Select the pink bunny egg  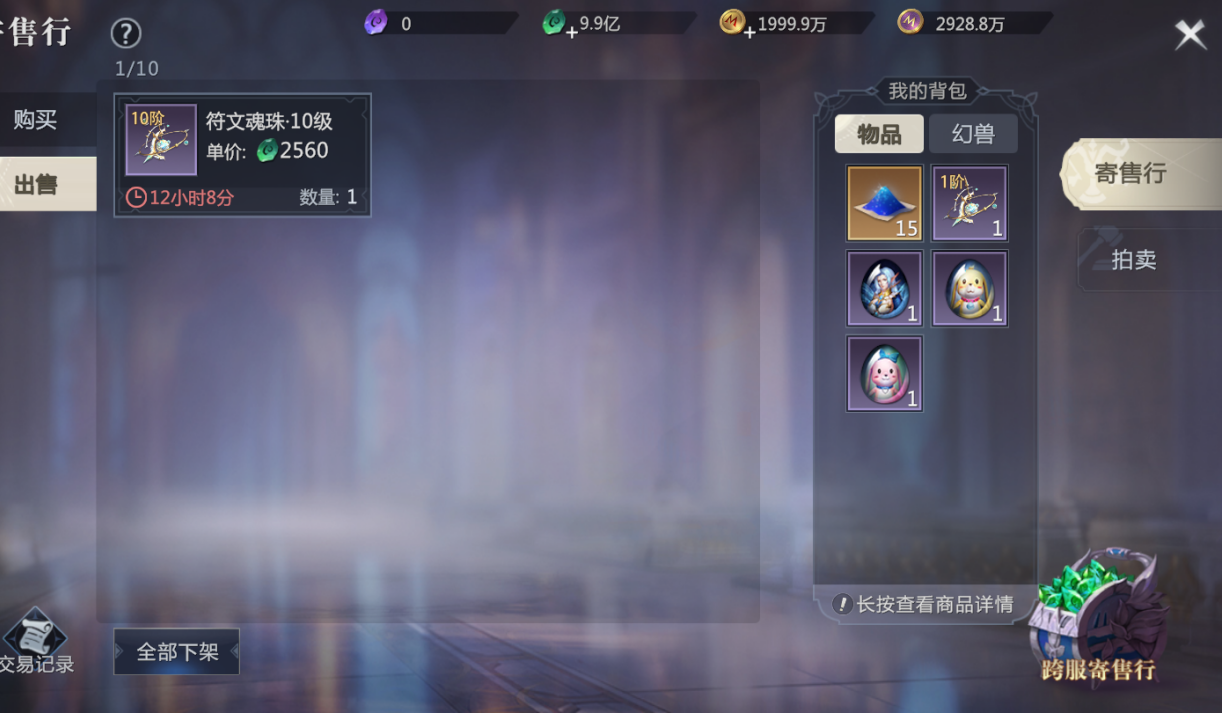tap(884, 374)
